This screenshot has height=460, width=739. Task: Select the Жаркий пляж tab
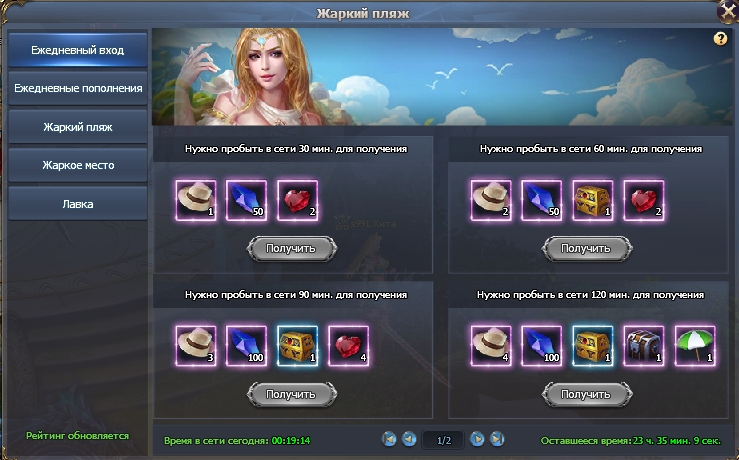(77, 127)
